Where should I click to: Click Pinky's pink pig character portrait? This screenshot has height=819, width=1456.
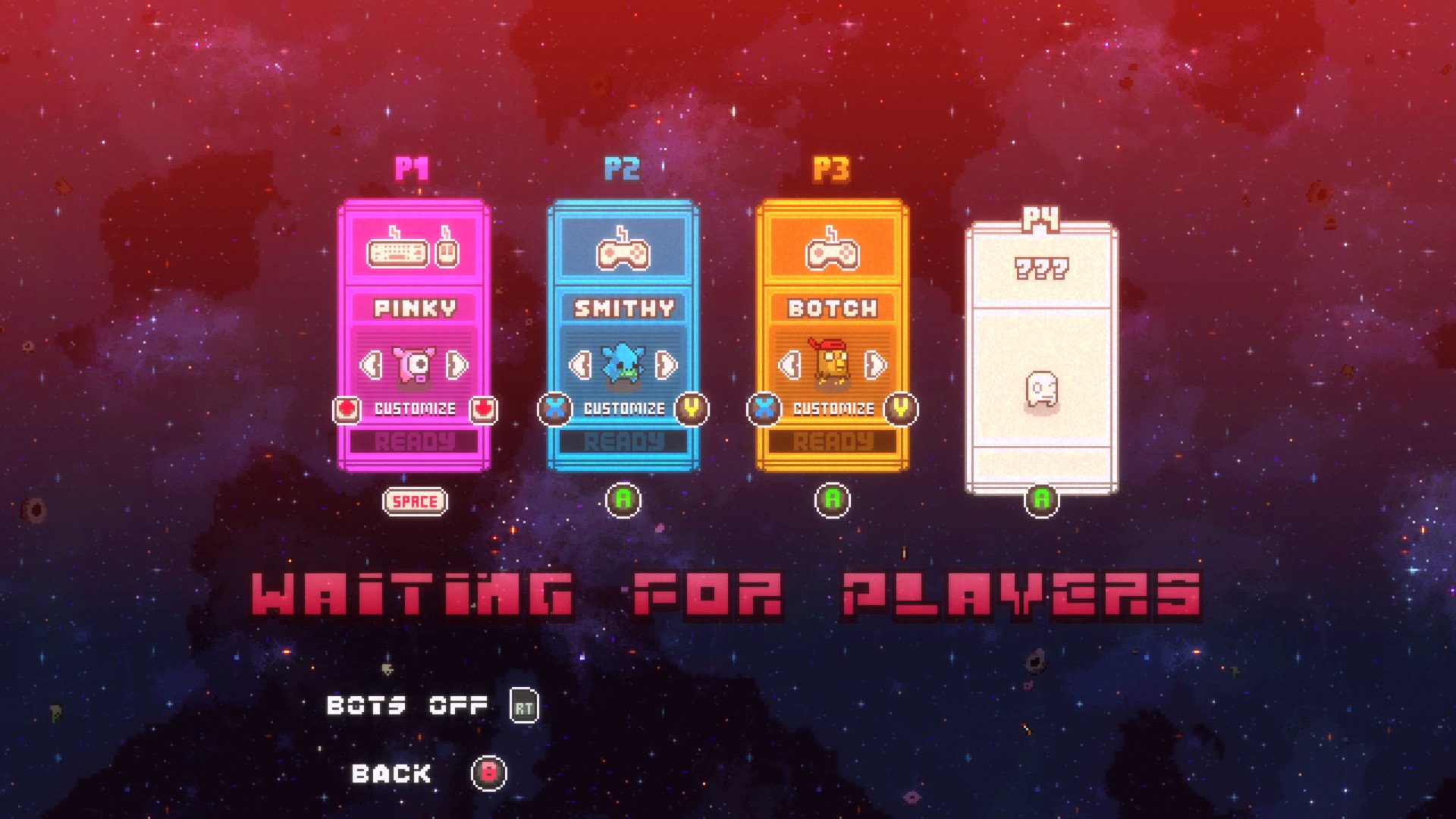[x=415, y=366]
